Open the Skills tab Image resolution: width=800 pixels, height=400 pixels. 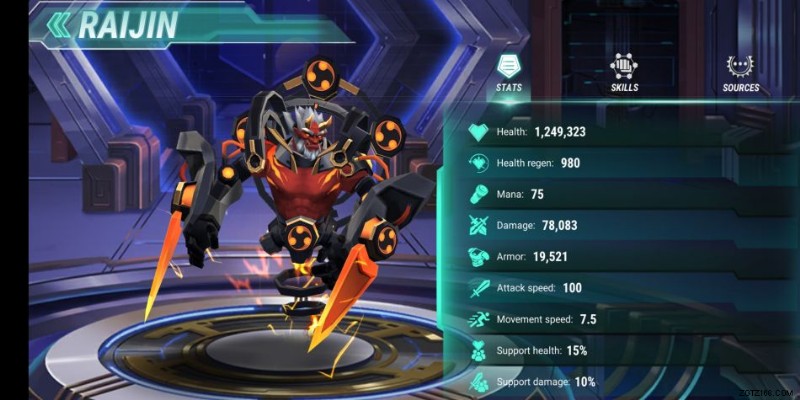click(x=625, y=72)
